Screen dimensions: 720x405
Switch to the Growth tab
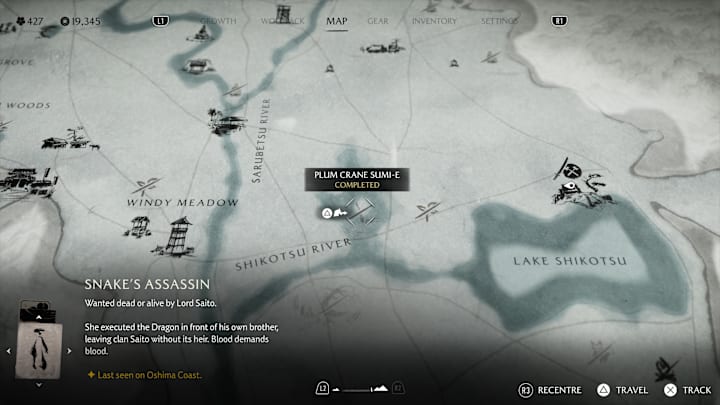(219, 20)
